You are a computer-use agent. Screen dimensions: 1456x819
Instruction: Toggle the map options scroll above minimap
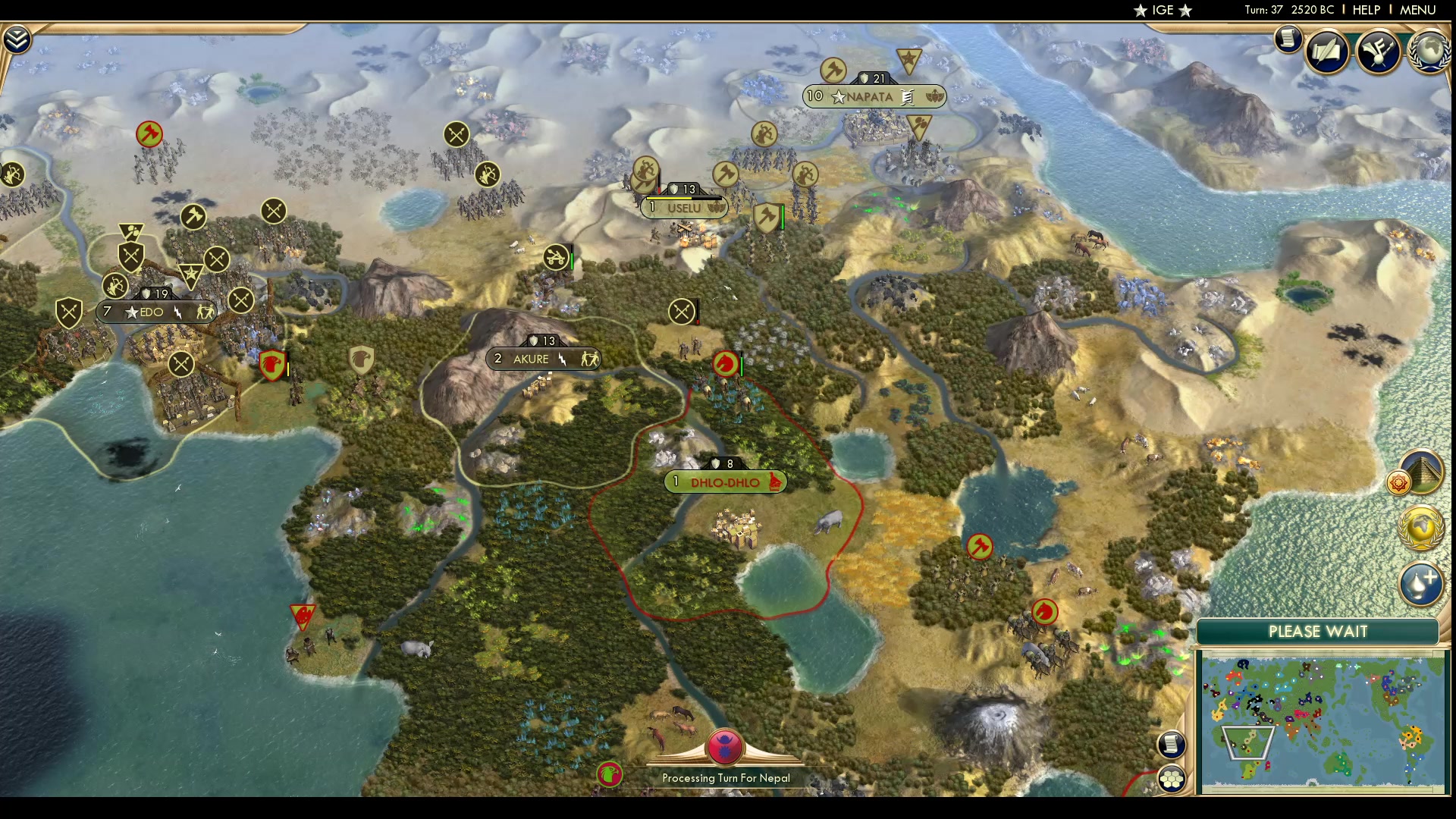1172,745
